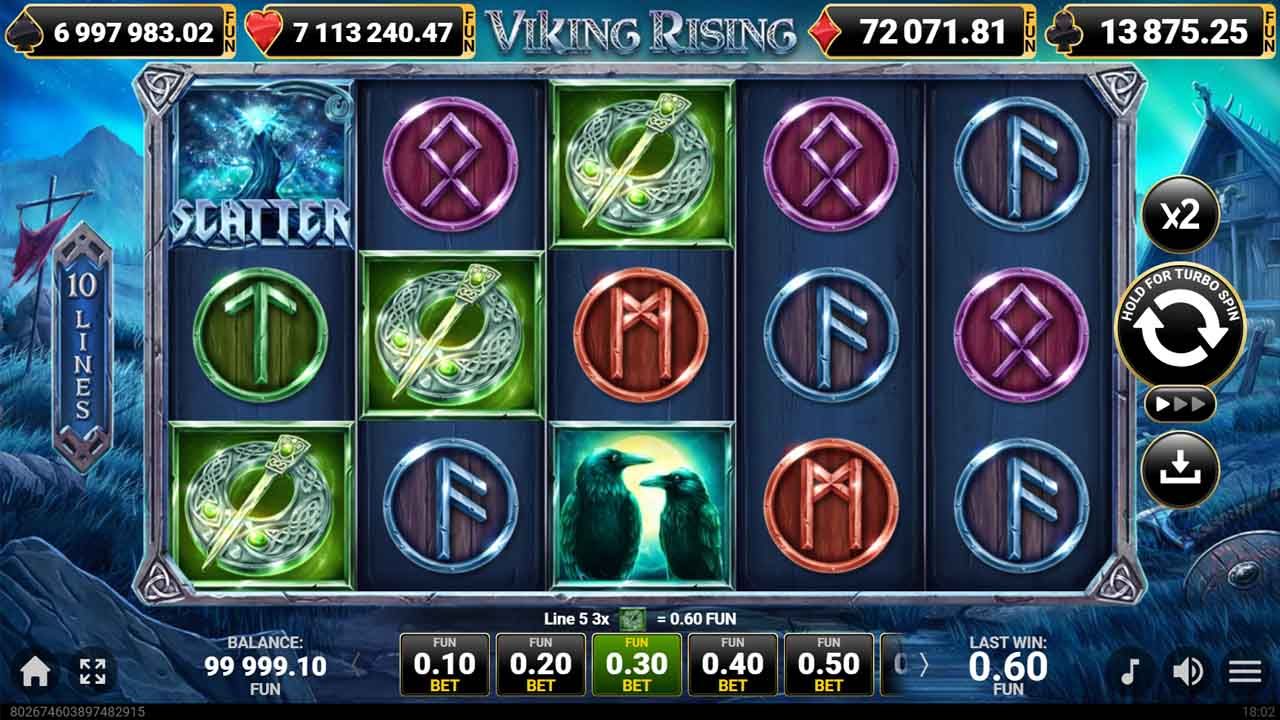Select the spade currency icon at top left
Viewport: 1280px width, 720px height.
(x=24, y=29)
